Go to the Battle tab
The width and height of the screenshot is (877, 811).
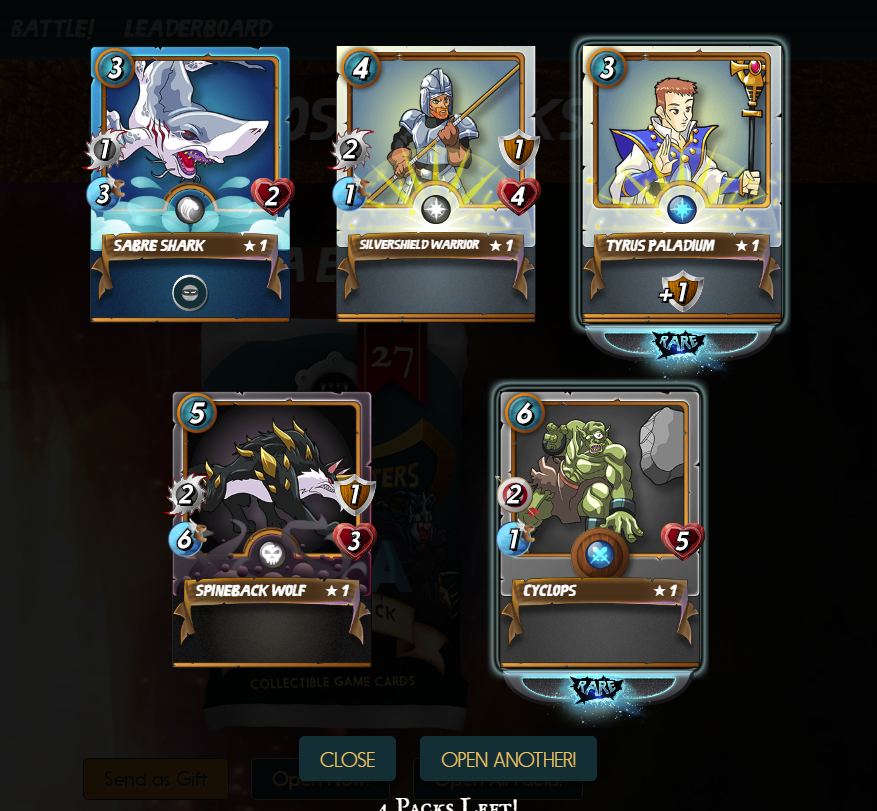point(52,28)
